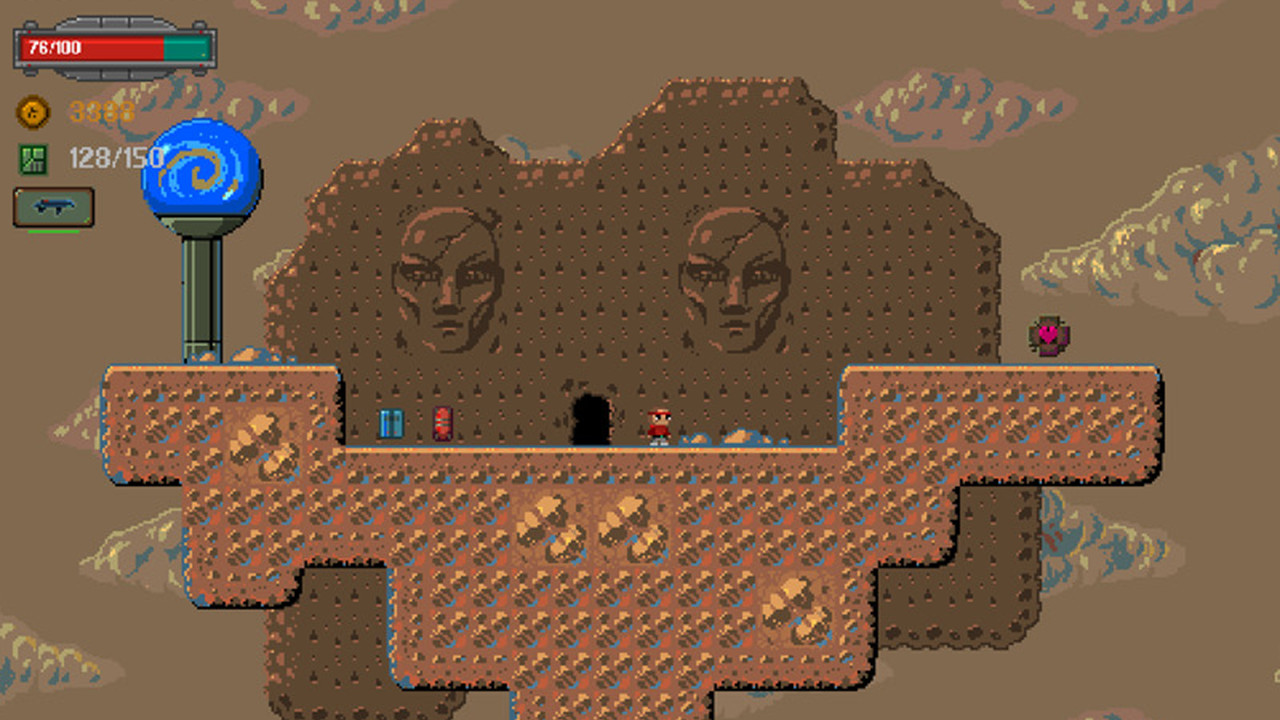1280x720 pixels.
Task: Select the blue locker item on the ground
Action: [x=390, y=422]
